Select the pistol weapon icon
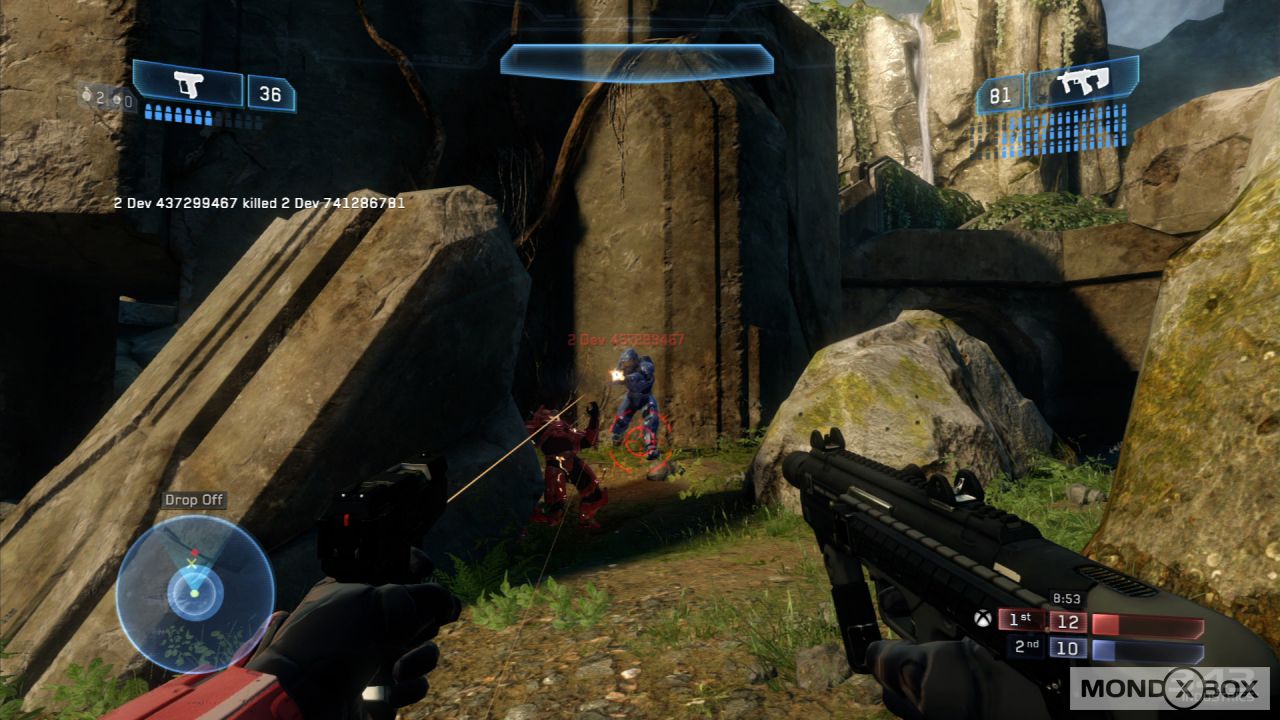Viewport: 1280px width, 720px height. (188, 85)
